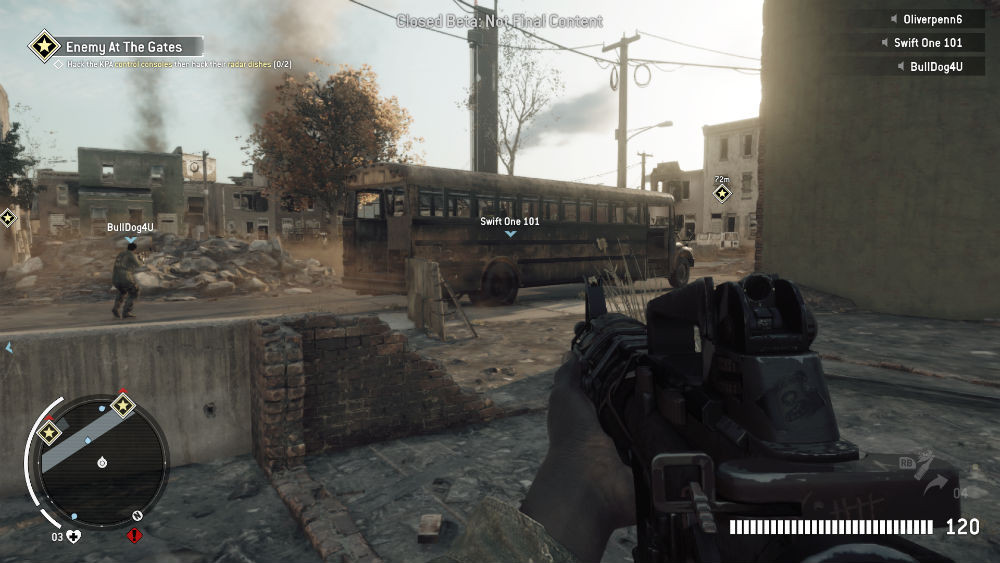Select Swift One 101 in the squad list
The height and width of the screenshot is (563, 1000).
pyautogui.click(x=922, y=43)
